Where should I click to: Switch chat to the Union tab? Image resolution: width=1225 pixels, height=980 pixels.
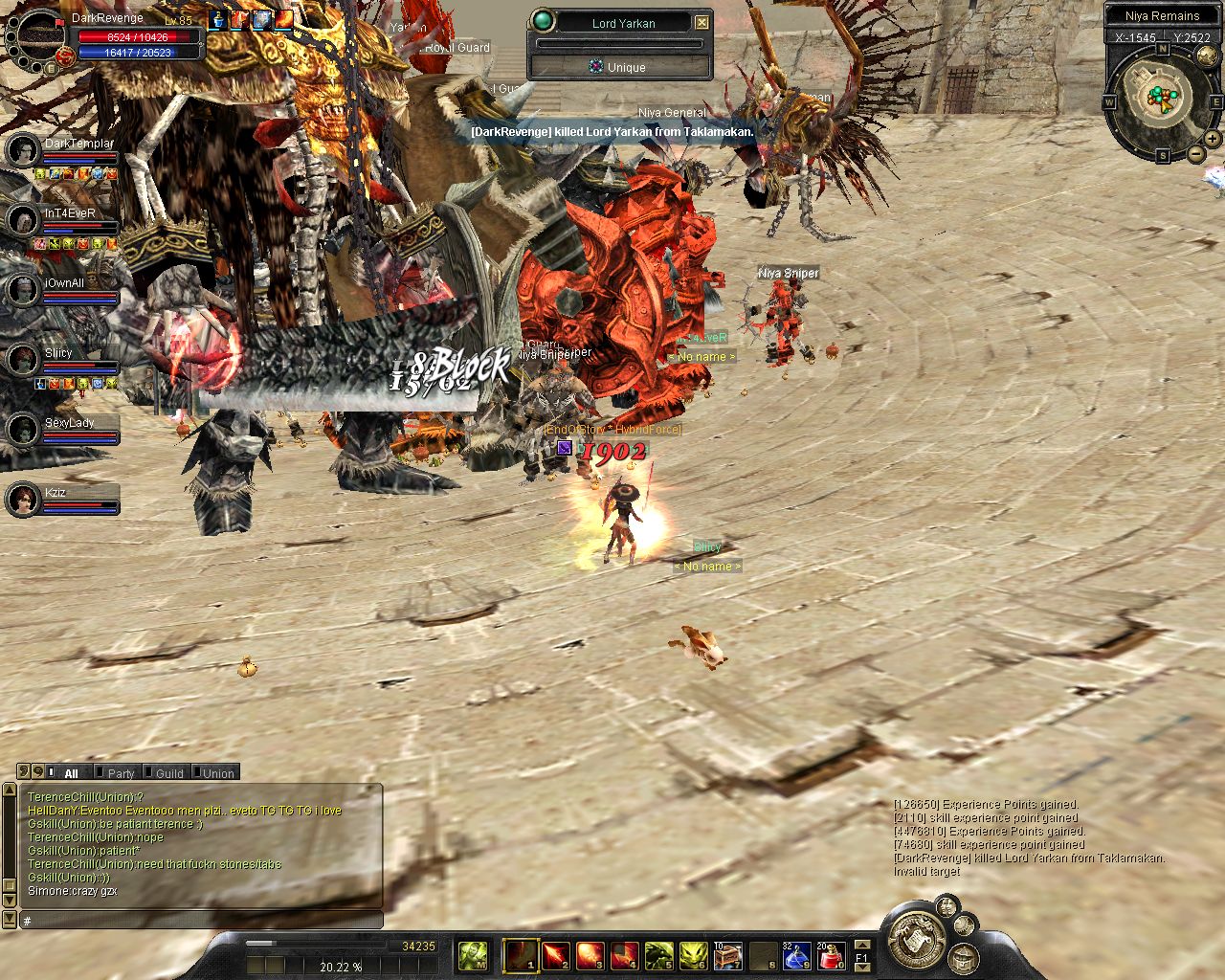[x=218, y=773]
